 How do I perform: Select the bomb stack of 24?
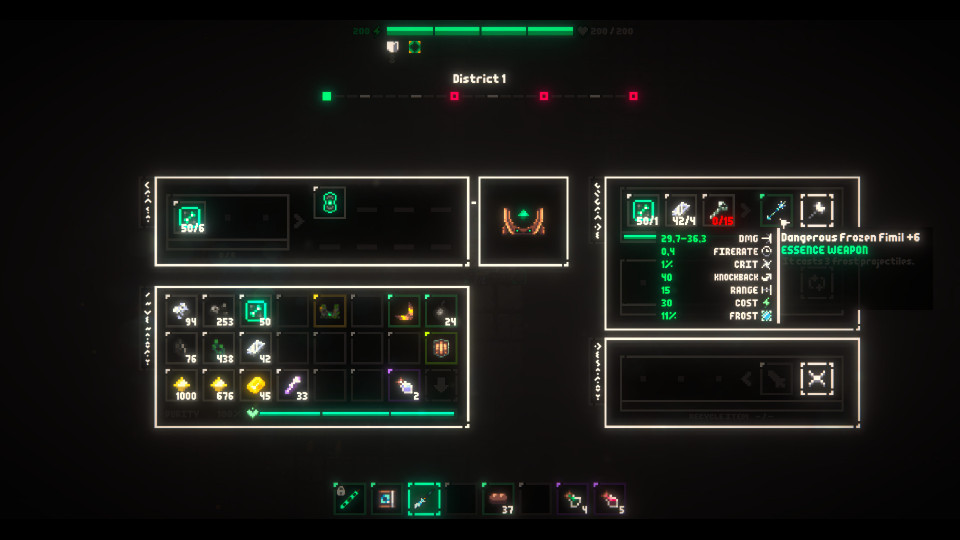[441, 311]
